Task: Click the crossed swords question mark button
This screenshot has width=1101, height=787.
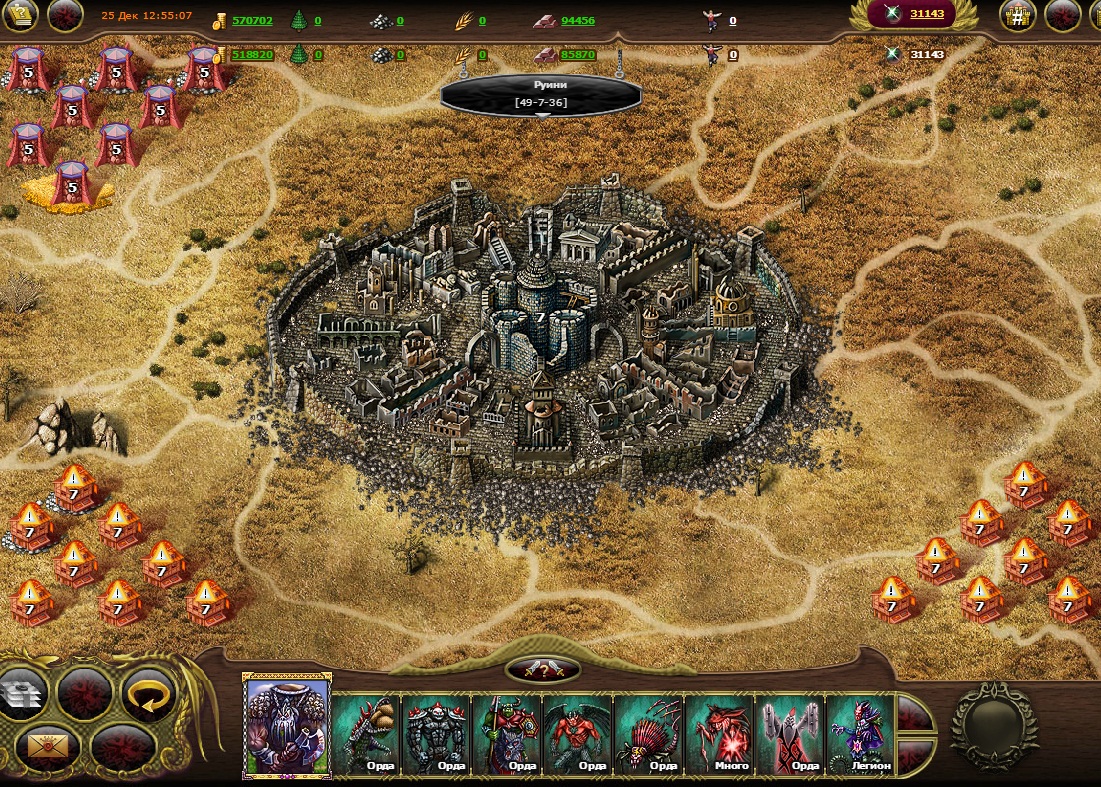Action: pyautogui.click(x=543, y=670)
